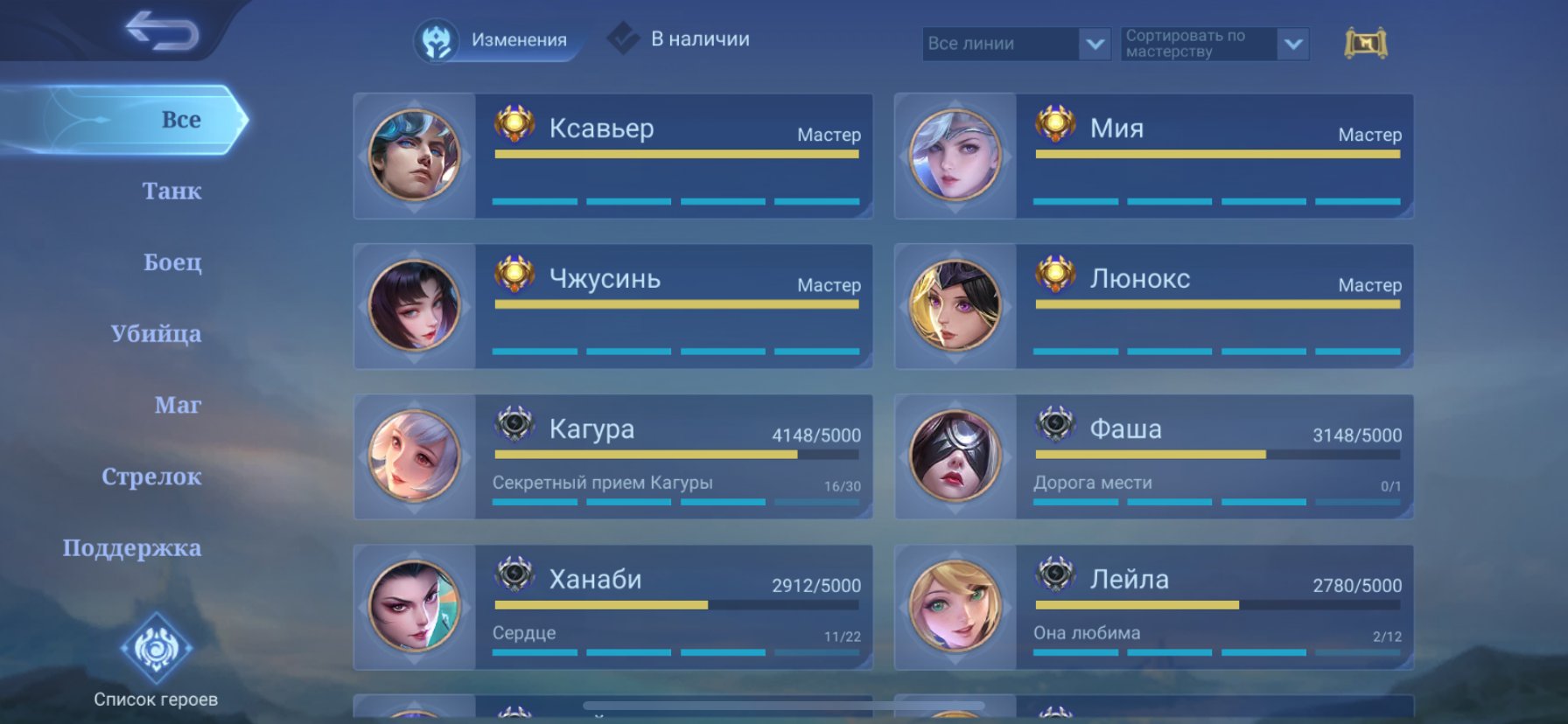Open the "Поддержка" role tab

pos(132,548)
